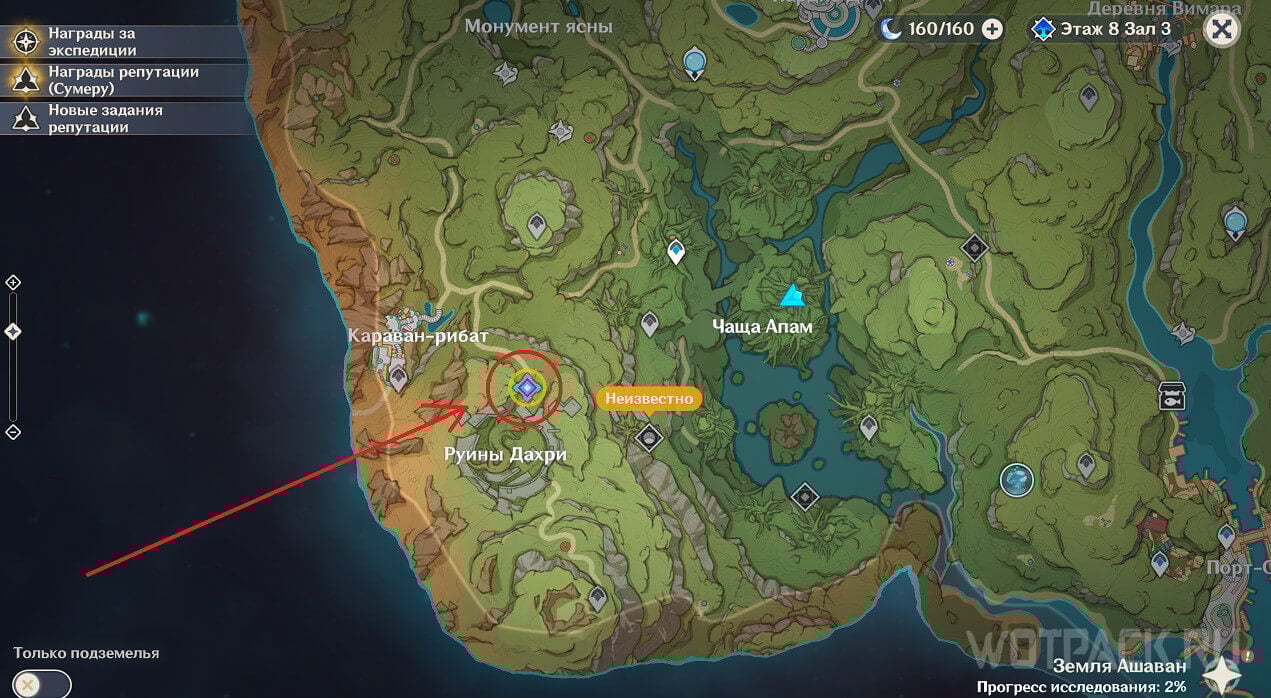This screenshot has width=1271, height=698.
Task: Select the cyan triangle player marker
Action: [792, 295]
